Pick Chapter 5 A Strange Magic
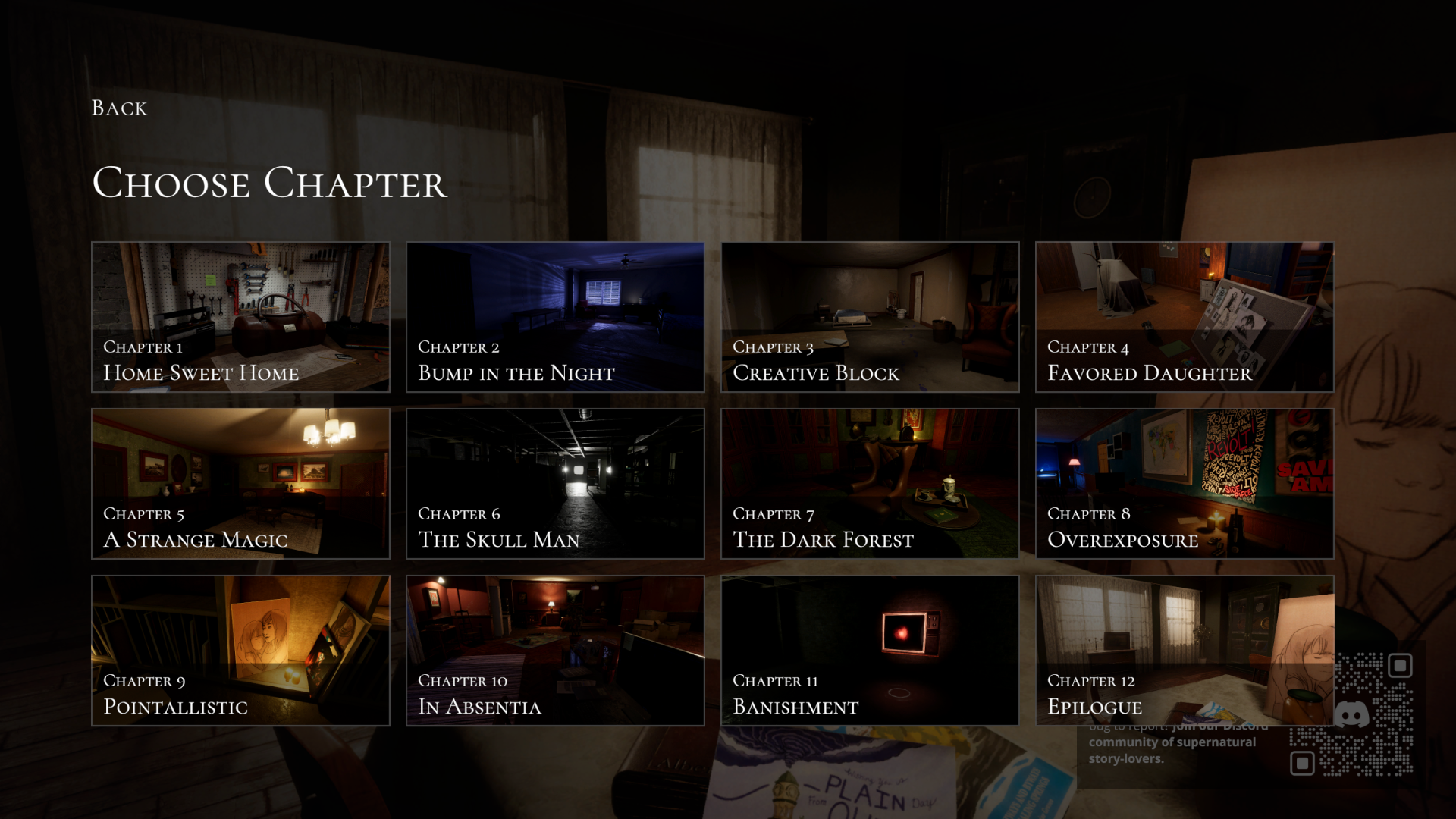 point(240,484)
